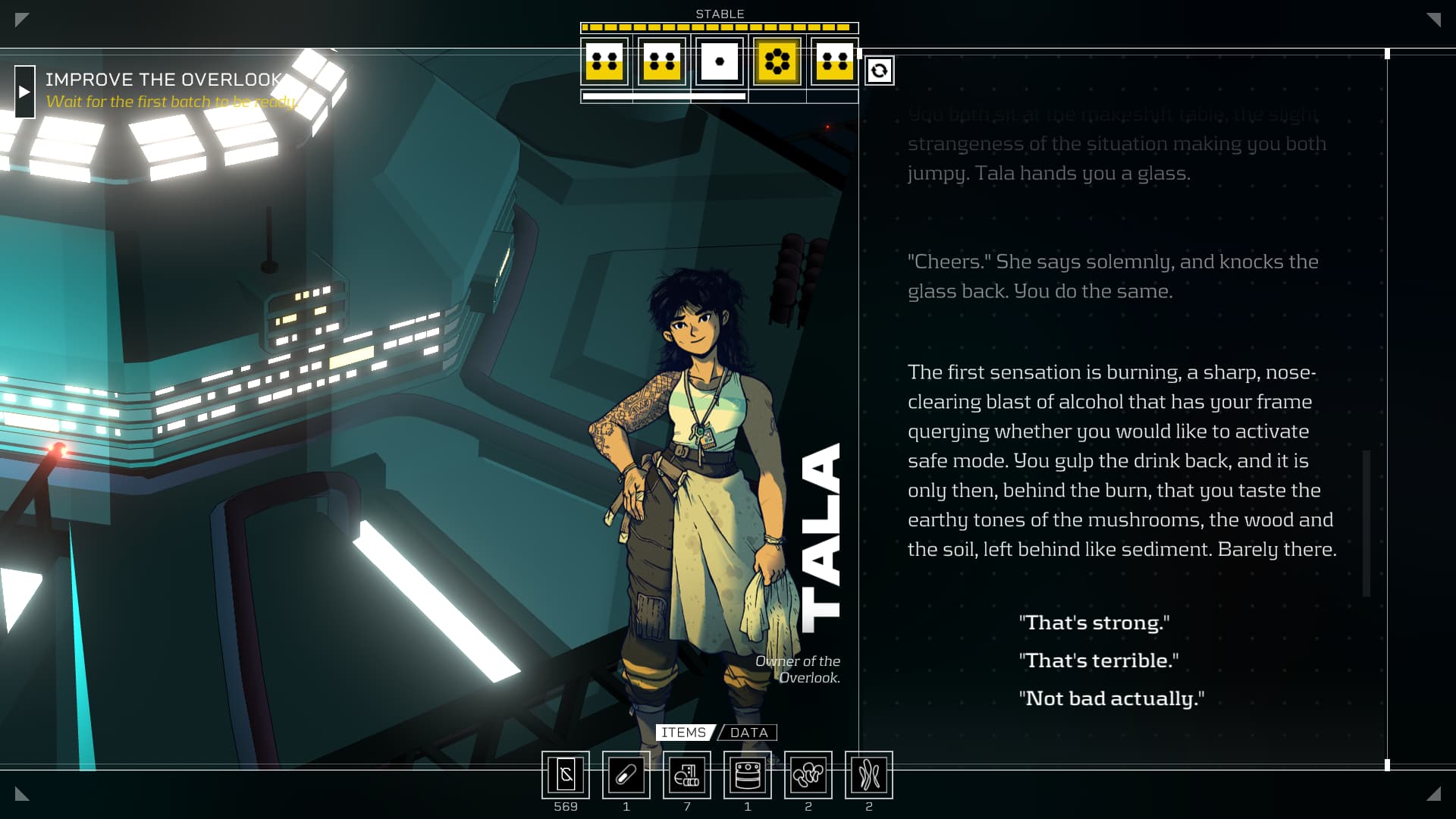Switch to the Data tab

pos(748,733)
